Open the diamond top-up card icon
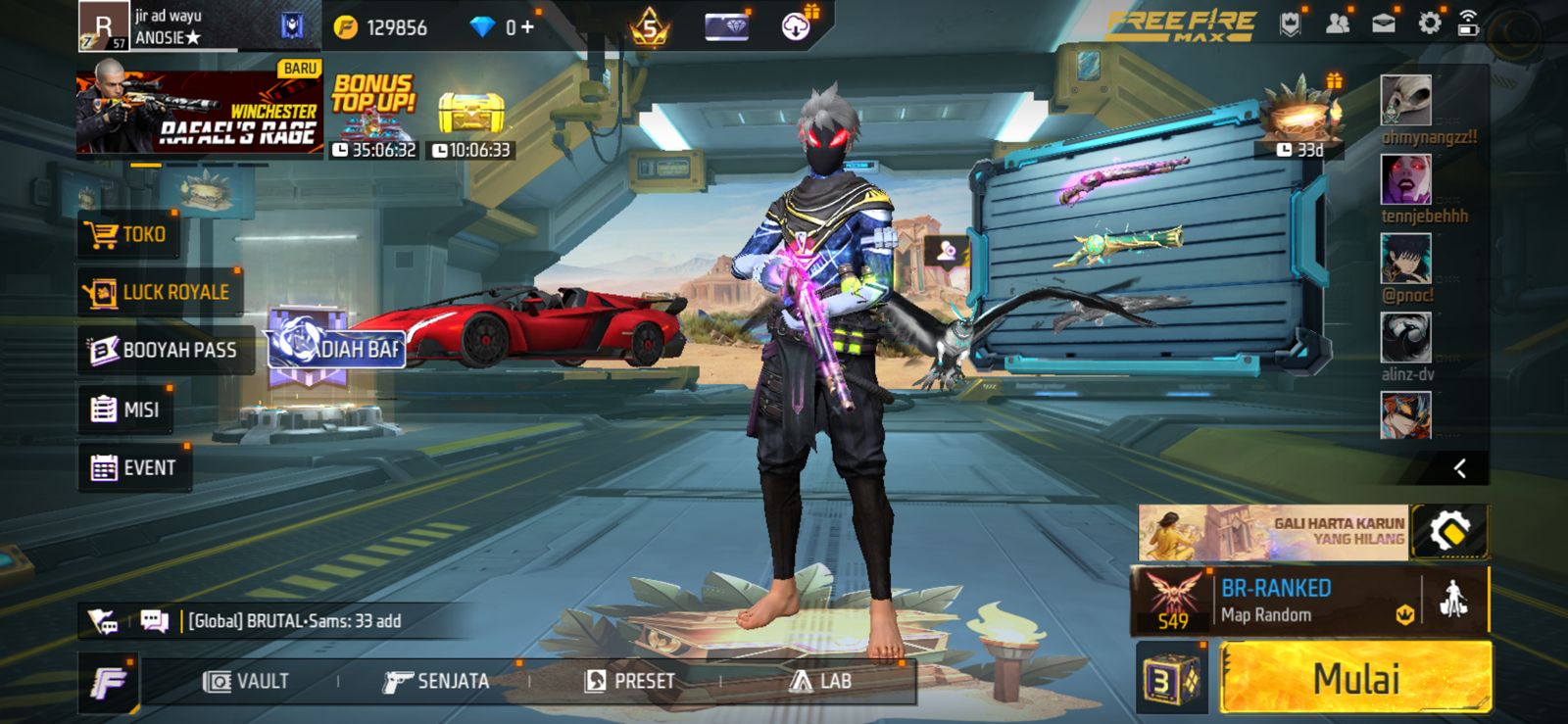Image resolution: width=1568 pixels, height=724 pixels. [x=727, y=27]
